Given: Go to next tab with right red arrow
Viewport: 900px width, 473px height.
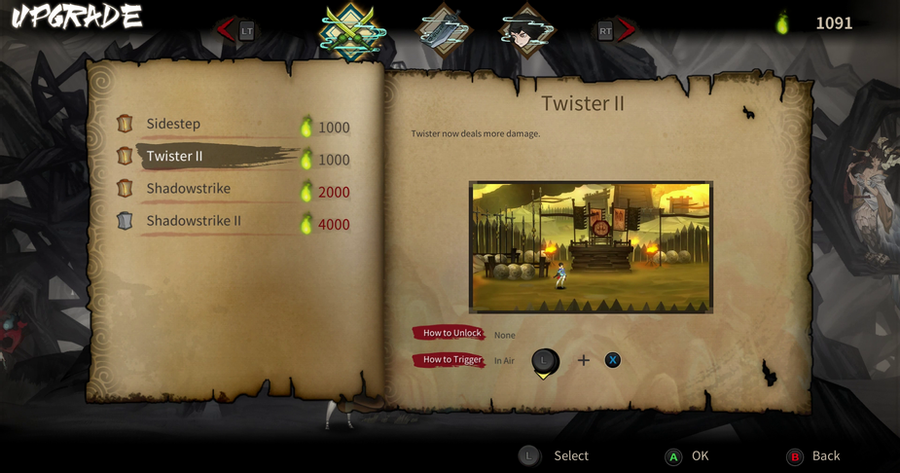Looking at the screenshot, I should [x=627, y=30].
